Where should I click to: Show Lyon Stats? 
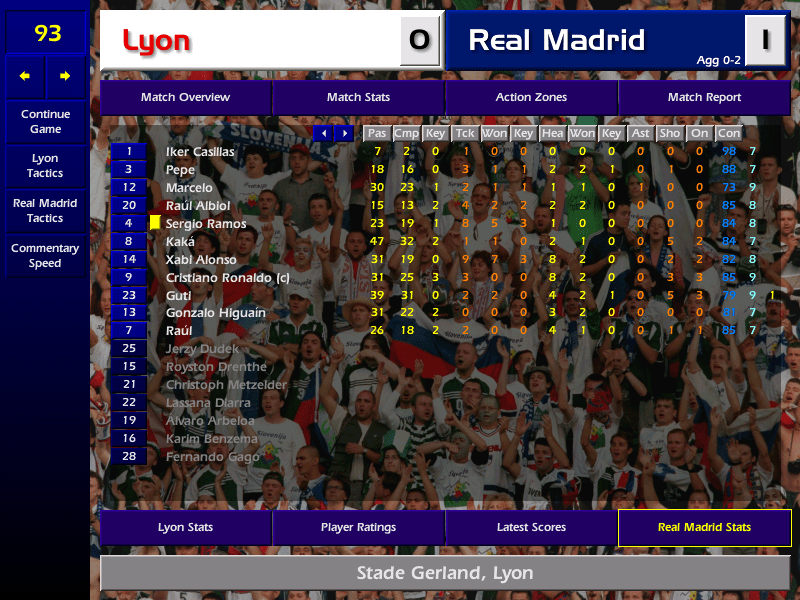[185, 527]
